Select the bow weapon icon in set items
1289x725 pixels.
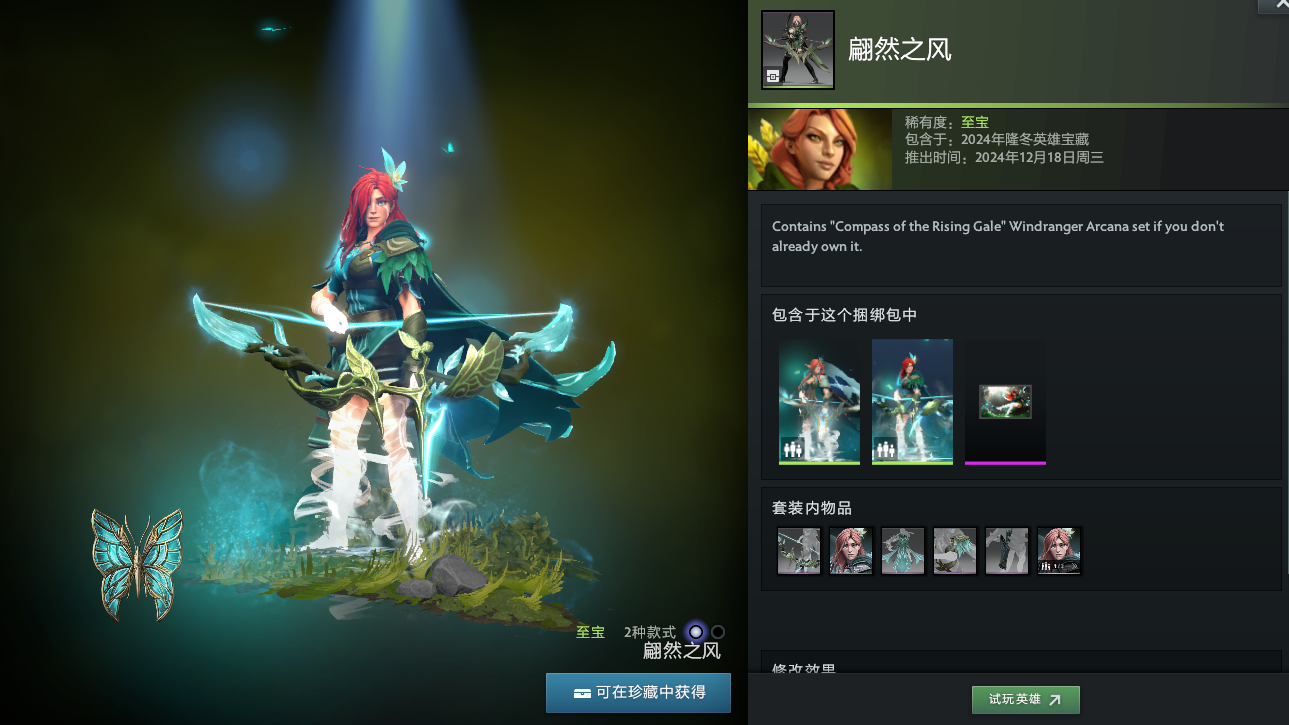point(799,551)
